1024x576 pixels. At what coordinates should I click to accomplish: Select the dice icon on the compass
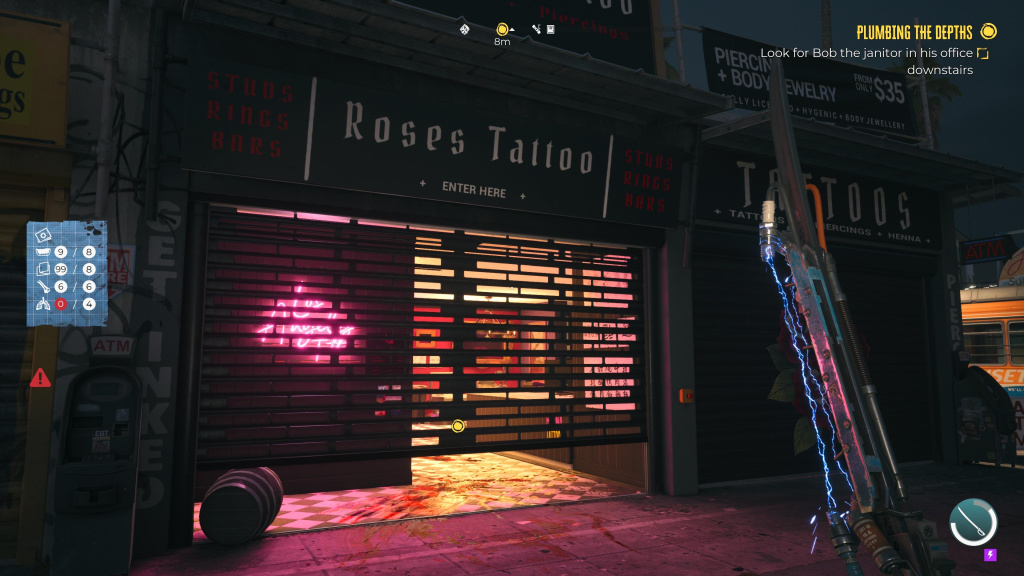tap(465, 30)
